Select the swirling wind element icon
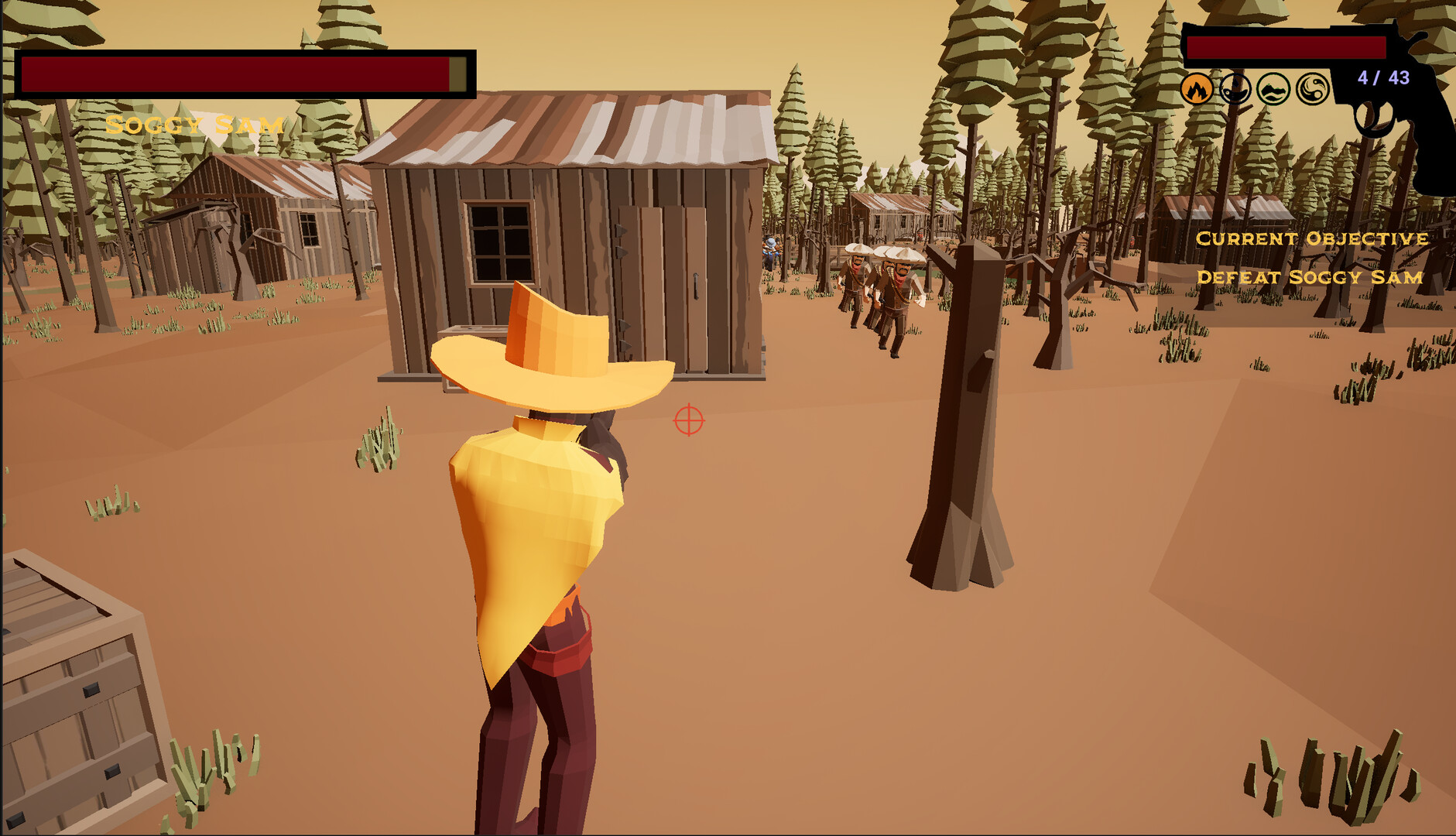The image size is (1456, 836). (1314, 88)
